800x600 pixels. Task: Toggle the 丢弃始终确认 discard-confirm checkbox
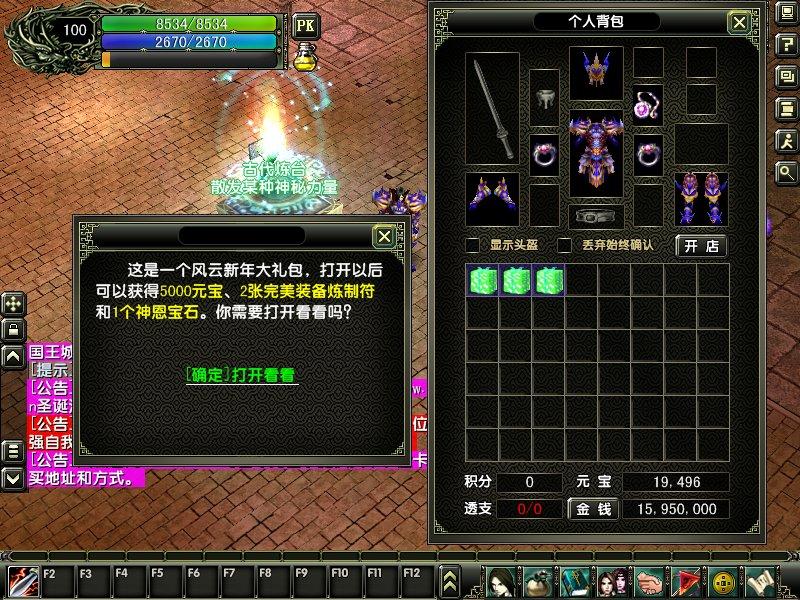564,245
